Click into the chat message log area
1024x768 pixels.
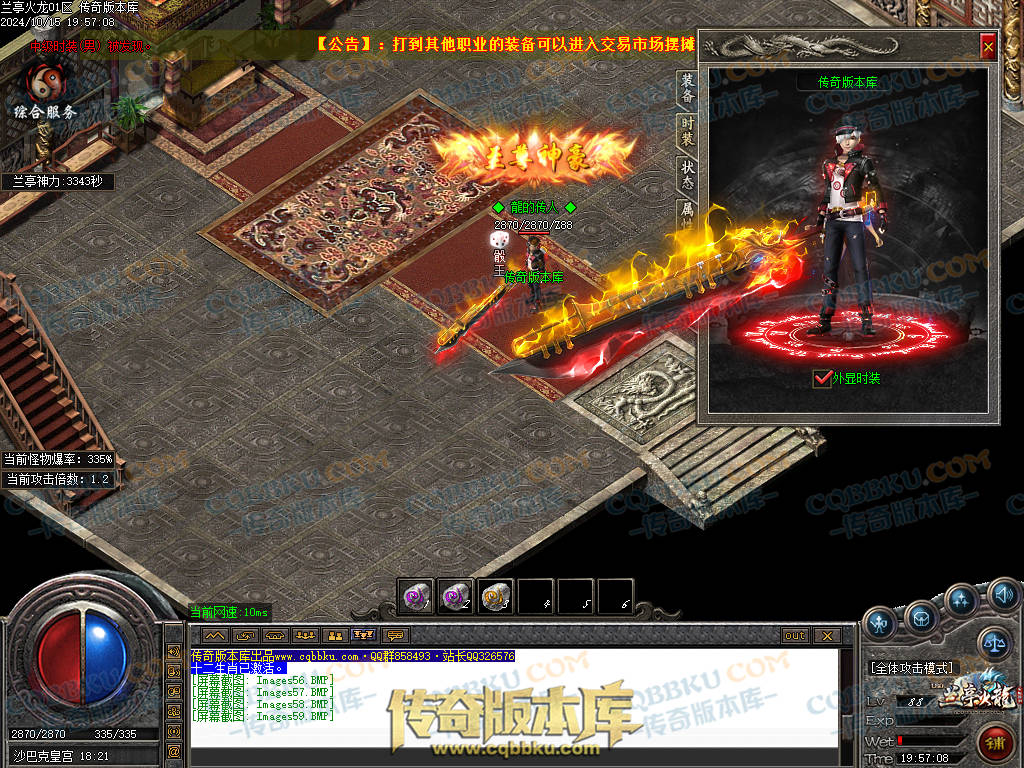pyautogui.click(x=510, y=700)
